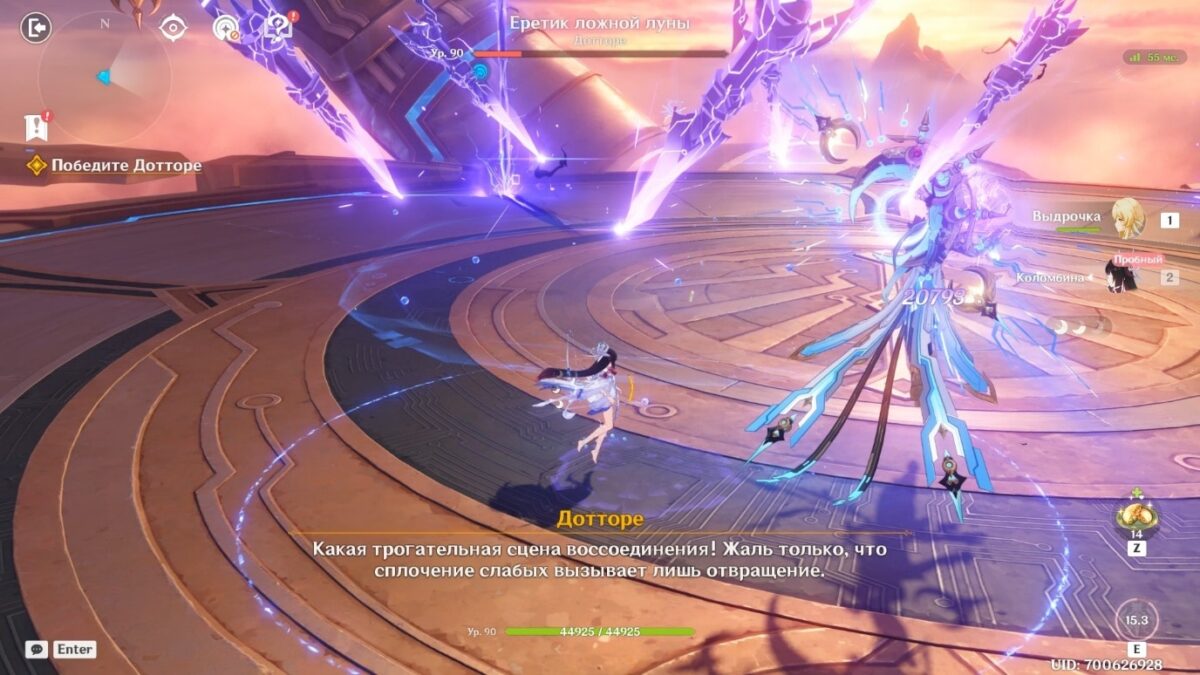Activate the eye-shaped elemental sight icon
1200x675 pixels.
[x=173, y=28]
